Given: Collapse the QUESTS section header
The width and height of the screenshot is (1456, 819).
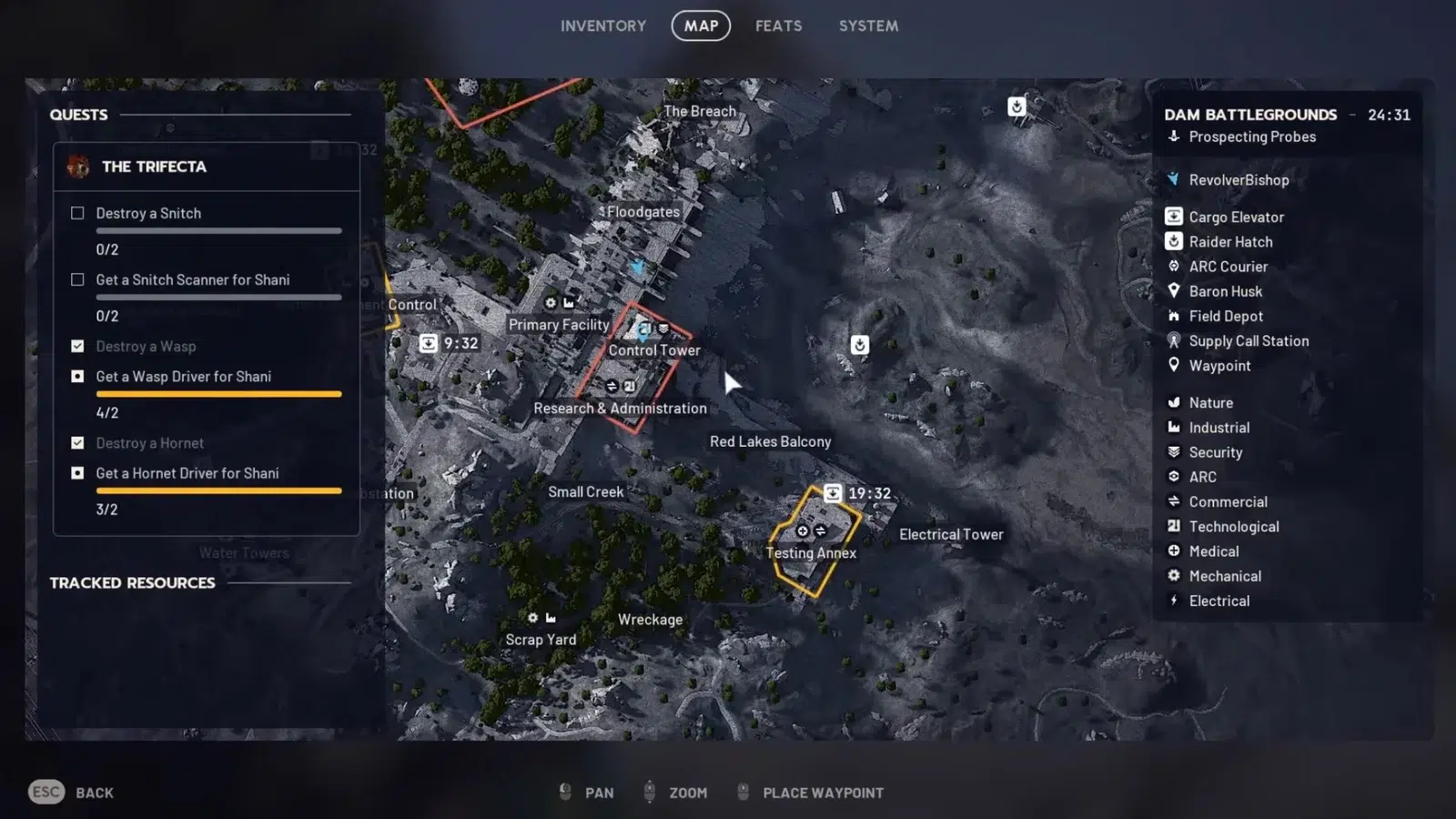Looking at the screenshot, I should point(78,115).
